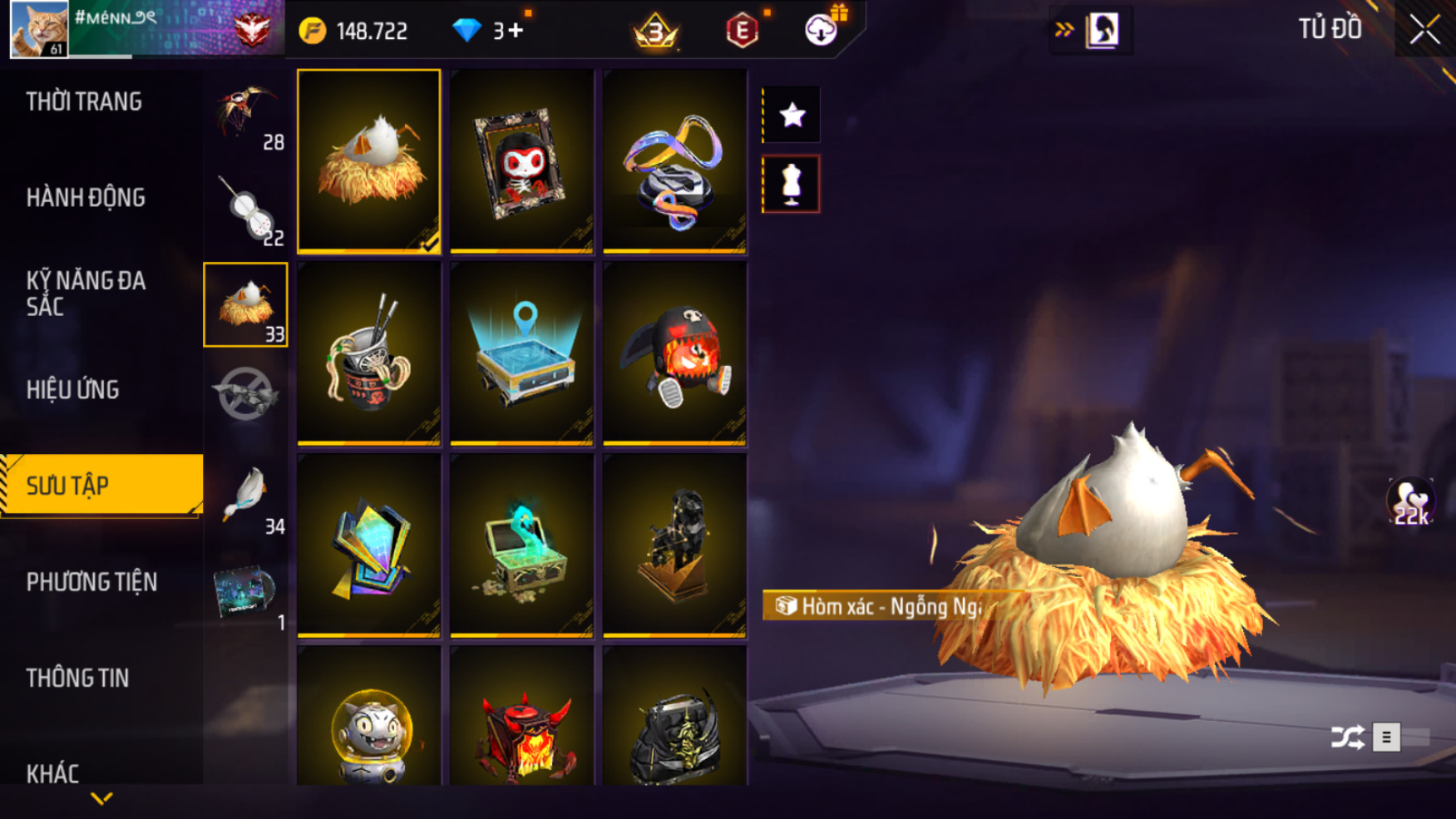Open the goose subcategory with 34 items
Screen dimensions: 1456x819
[x=246, y=497]
